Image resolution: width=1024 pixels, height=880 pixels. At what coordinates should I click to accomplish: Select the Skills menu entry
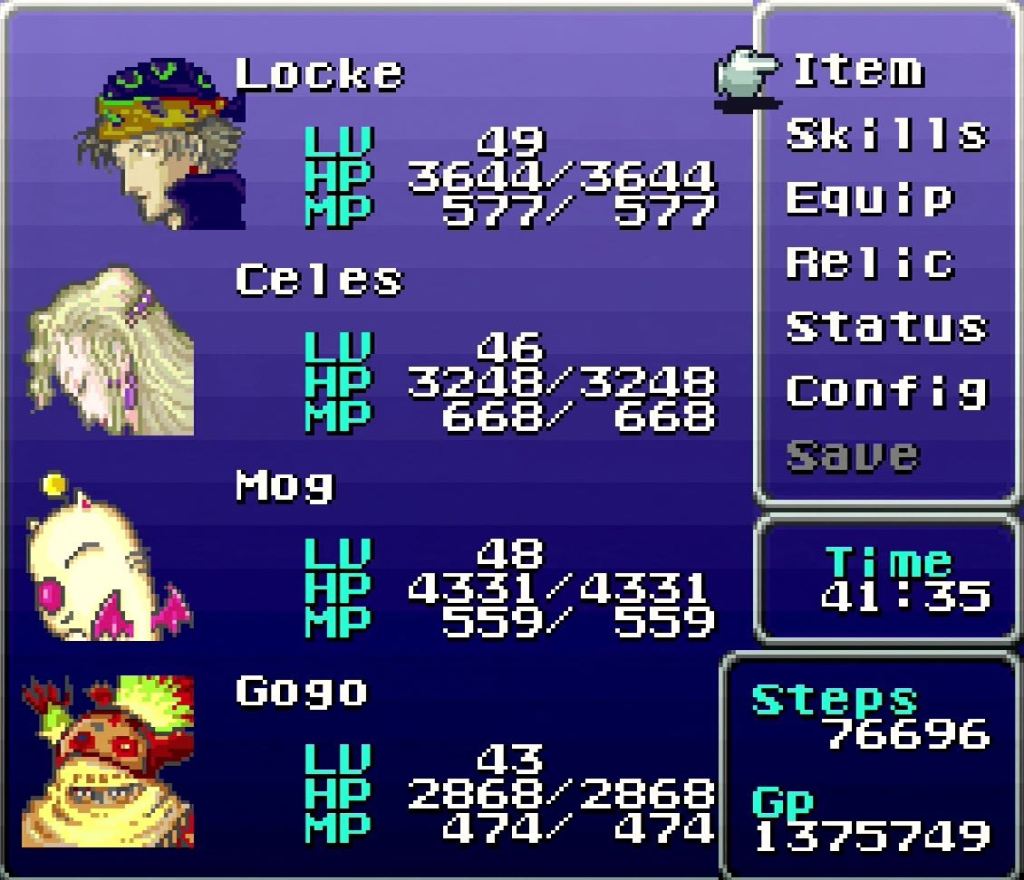point(886,134)
